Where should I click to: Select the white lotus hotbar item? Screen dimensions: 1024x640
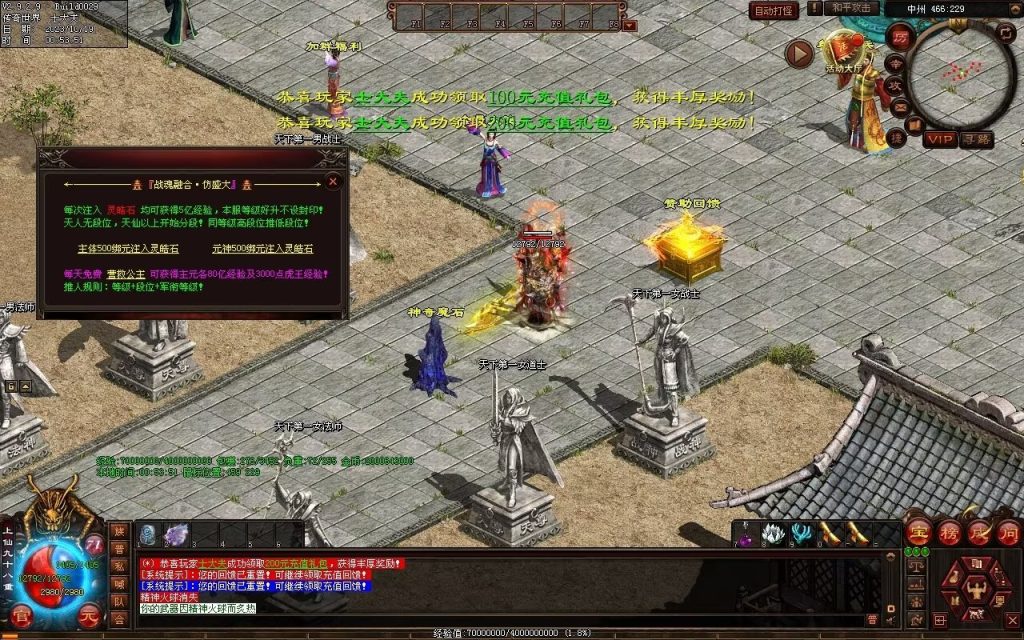point(771,534)
